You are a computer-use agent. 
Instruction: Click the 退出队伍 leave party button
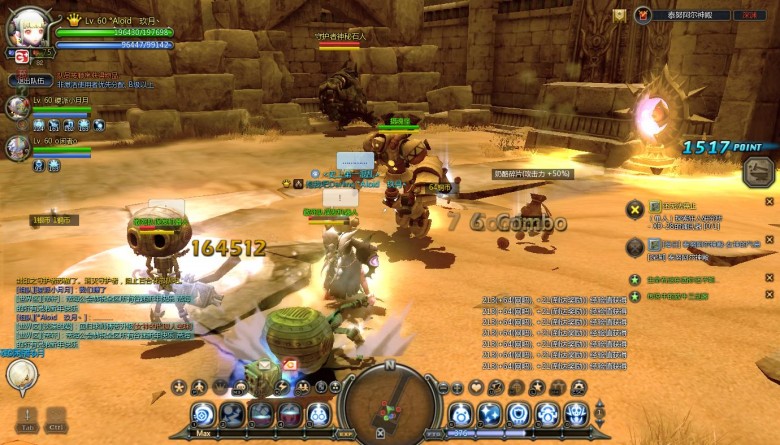click(33, 80)
